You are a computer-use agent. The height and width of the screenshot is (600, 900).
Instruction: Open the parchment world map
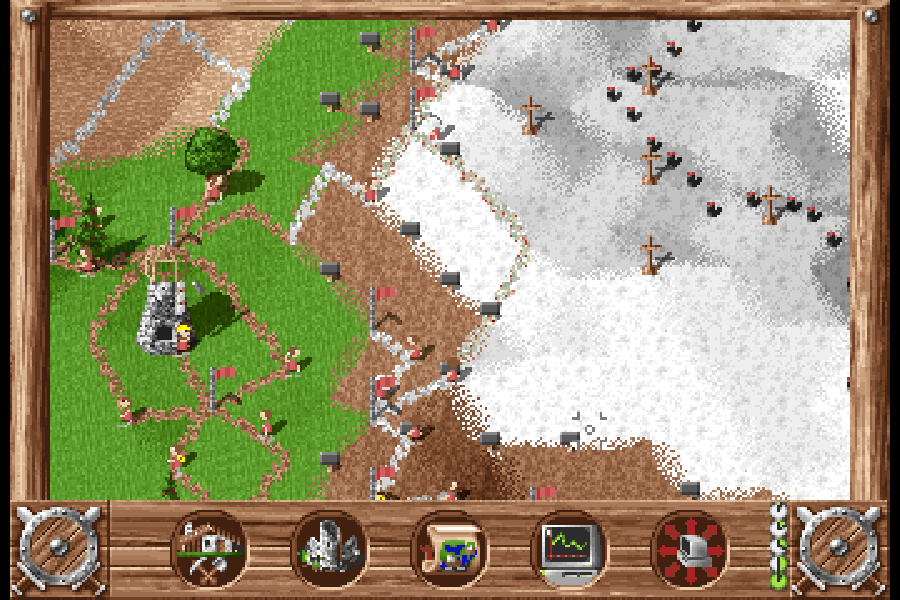[449, 549]
